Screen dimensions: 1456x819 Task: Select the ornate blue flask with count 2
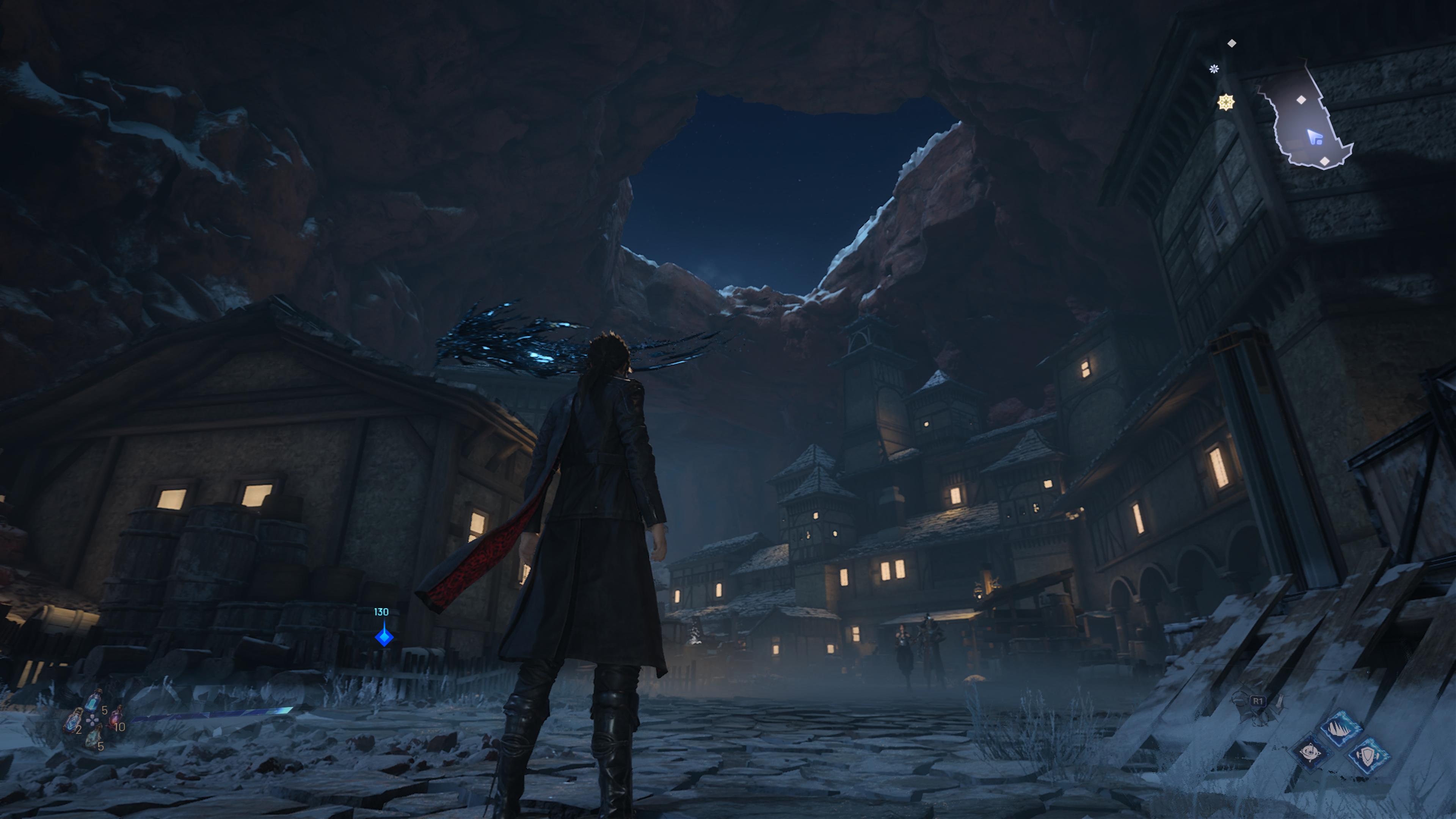(x=72, y=722)
